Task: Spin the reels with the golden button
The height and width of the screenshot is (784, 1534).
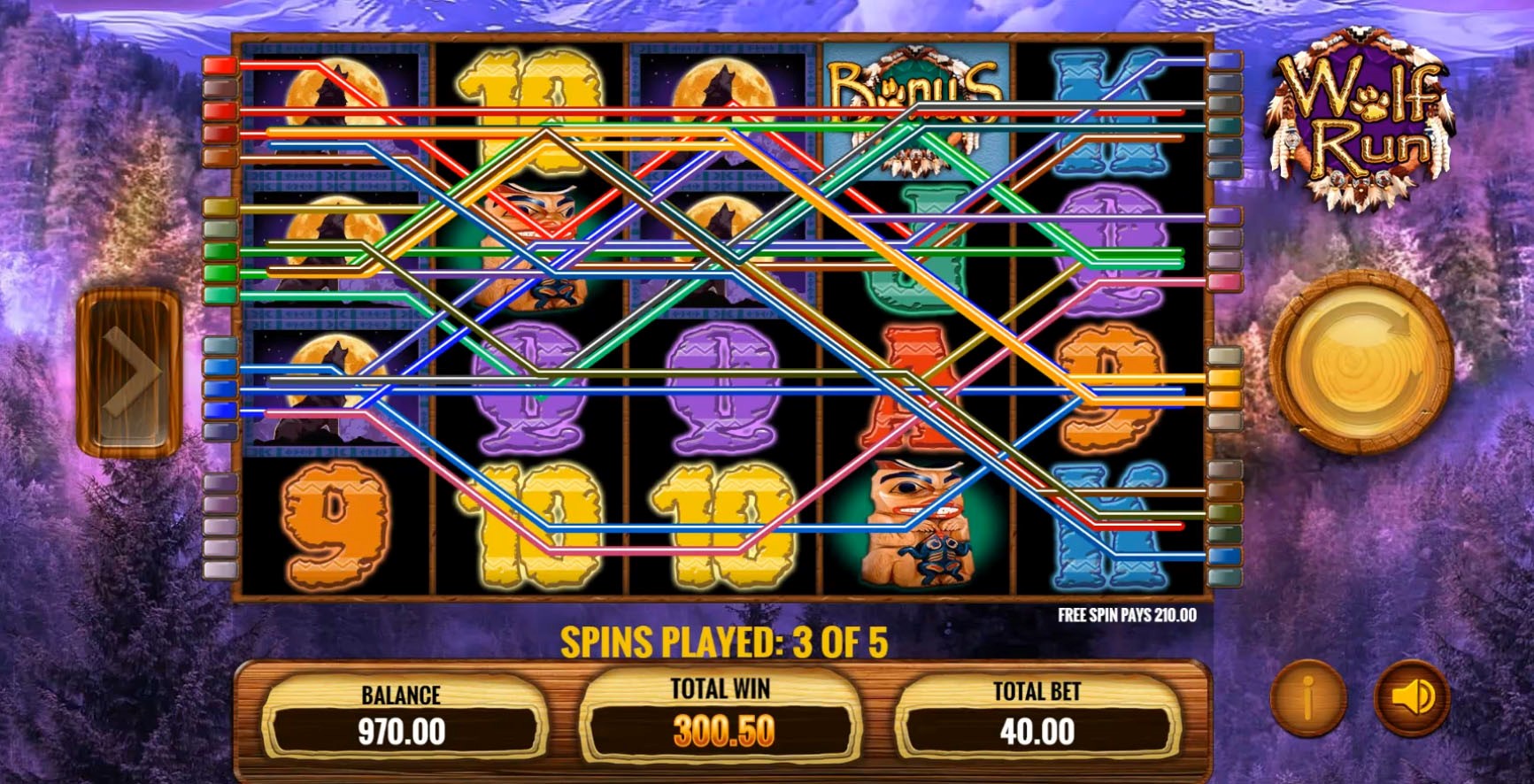Action: point(1361,360)
